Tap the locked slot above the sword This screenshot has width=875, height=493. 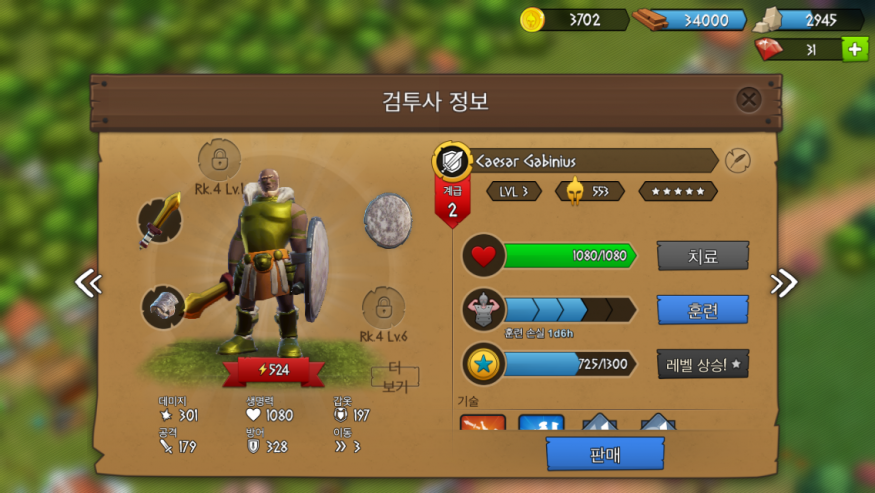(x=219, y=159)
